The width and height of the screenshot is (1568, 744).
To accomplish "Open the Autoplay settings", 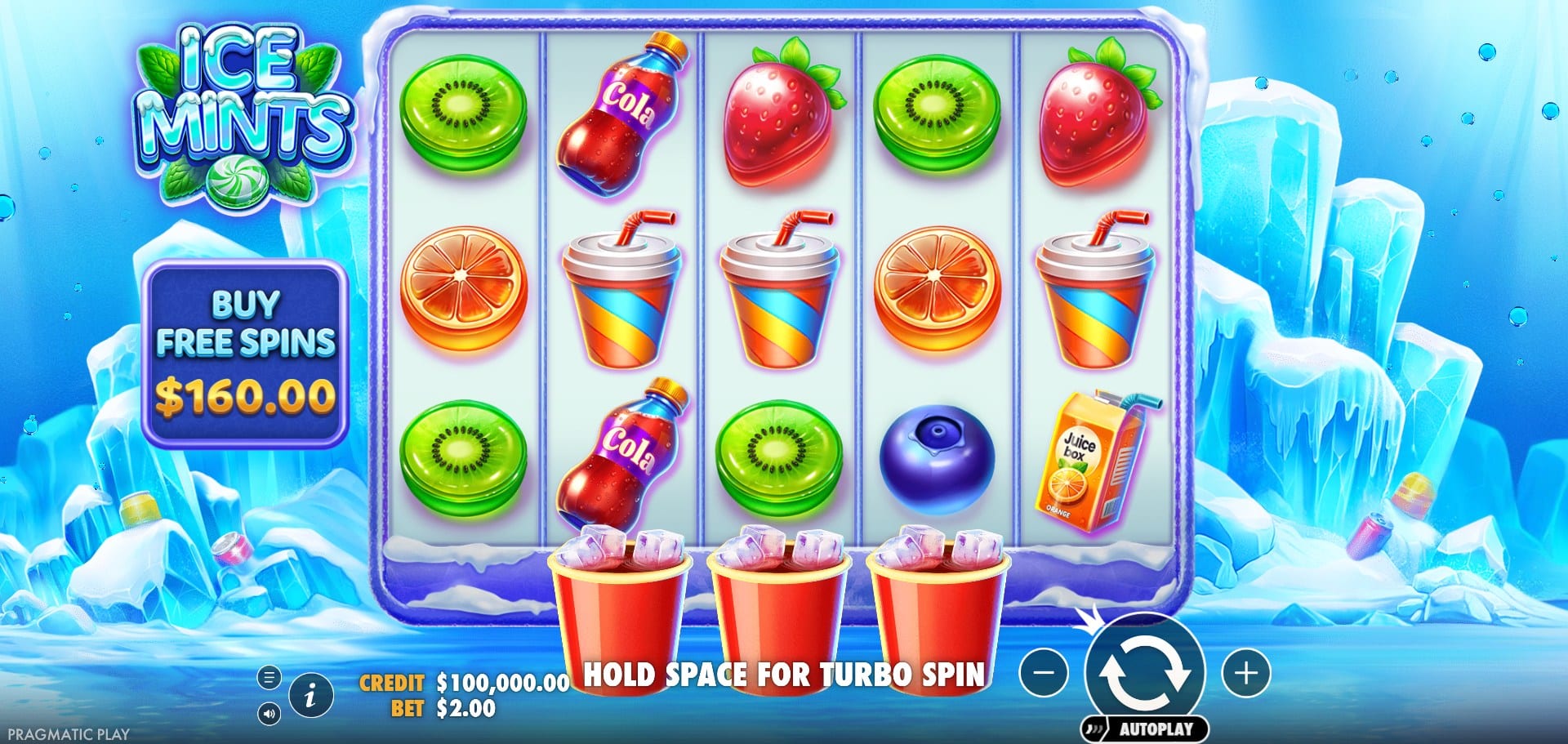I will click(x=1145, y=728).
